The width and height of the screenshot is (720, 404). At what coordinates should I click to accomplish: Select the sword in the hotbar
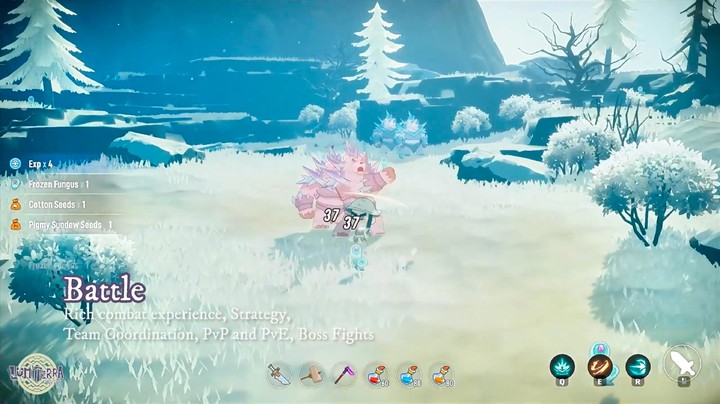pyautogui.click(x=278, y=374)
